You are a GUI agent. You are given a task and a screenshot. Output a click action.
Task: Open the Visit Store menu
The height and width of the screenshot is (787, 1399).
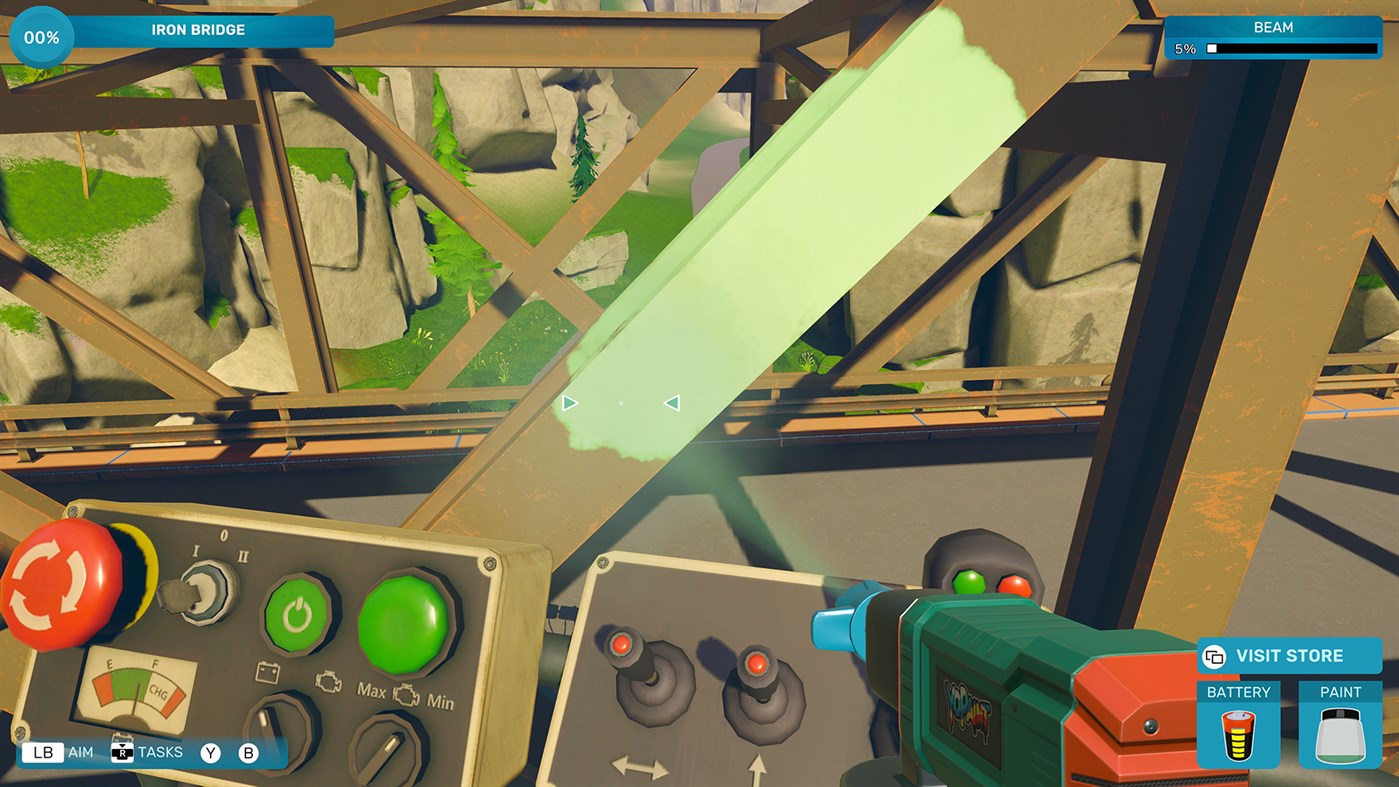[1290, 656]
